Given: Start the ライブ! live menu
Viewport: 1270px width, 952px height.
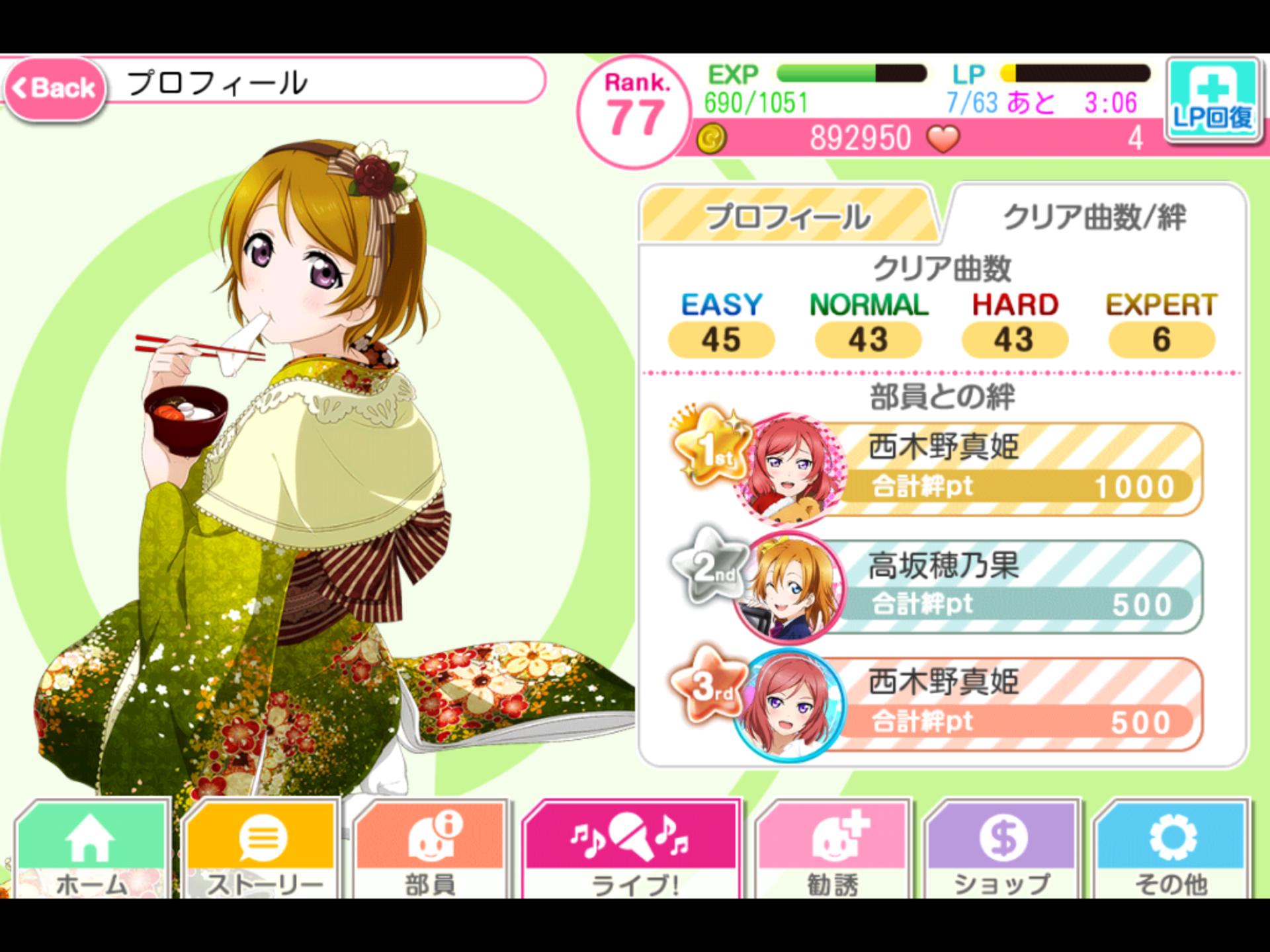Looking at the screenshot, I should coord(632,850).
